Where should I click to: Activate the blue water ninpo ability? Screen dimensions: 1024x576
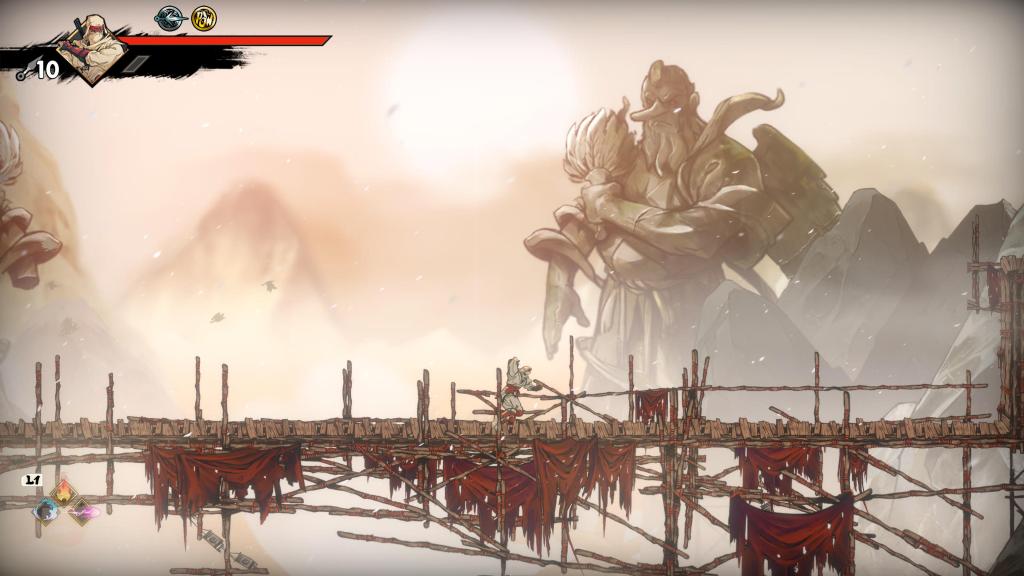[45, 510]
